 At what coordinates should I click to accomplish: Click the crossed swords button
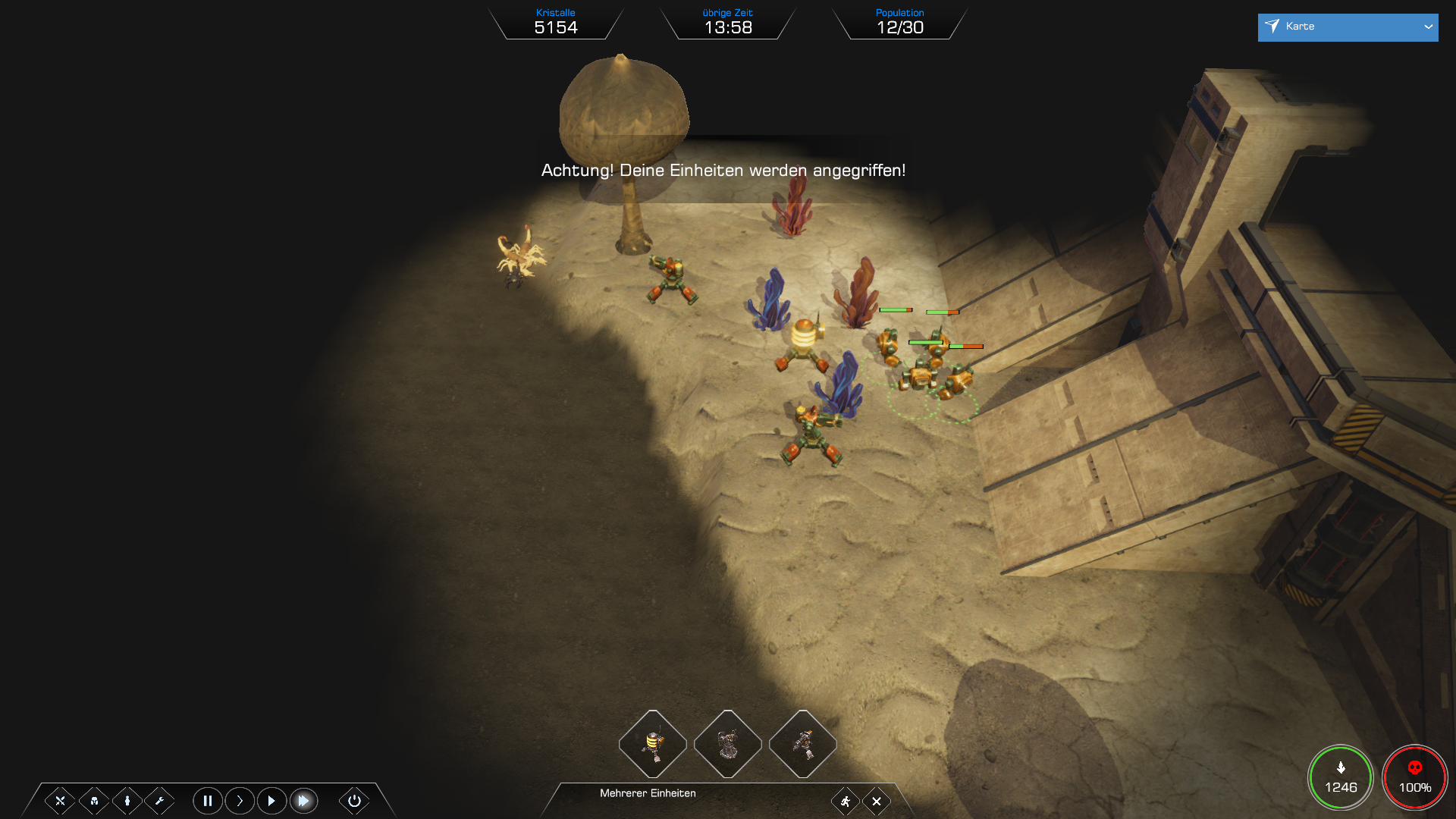(x=60, y=801)
